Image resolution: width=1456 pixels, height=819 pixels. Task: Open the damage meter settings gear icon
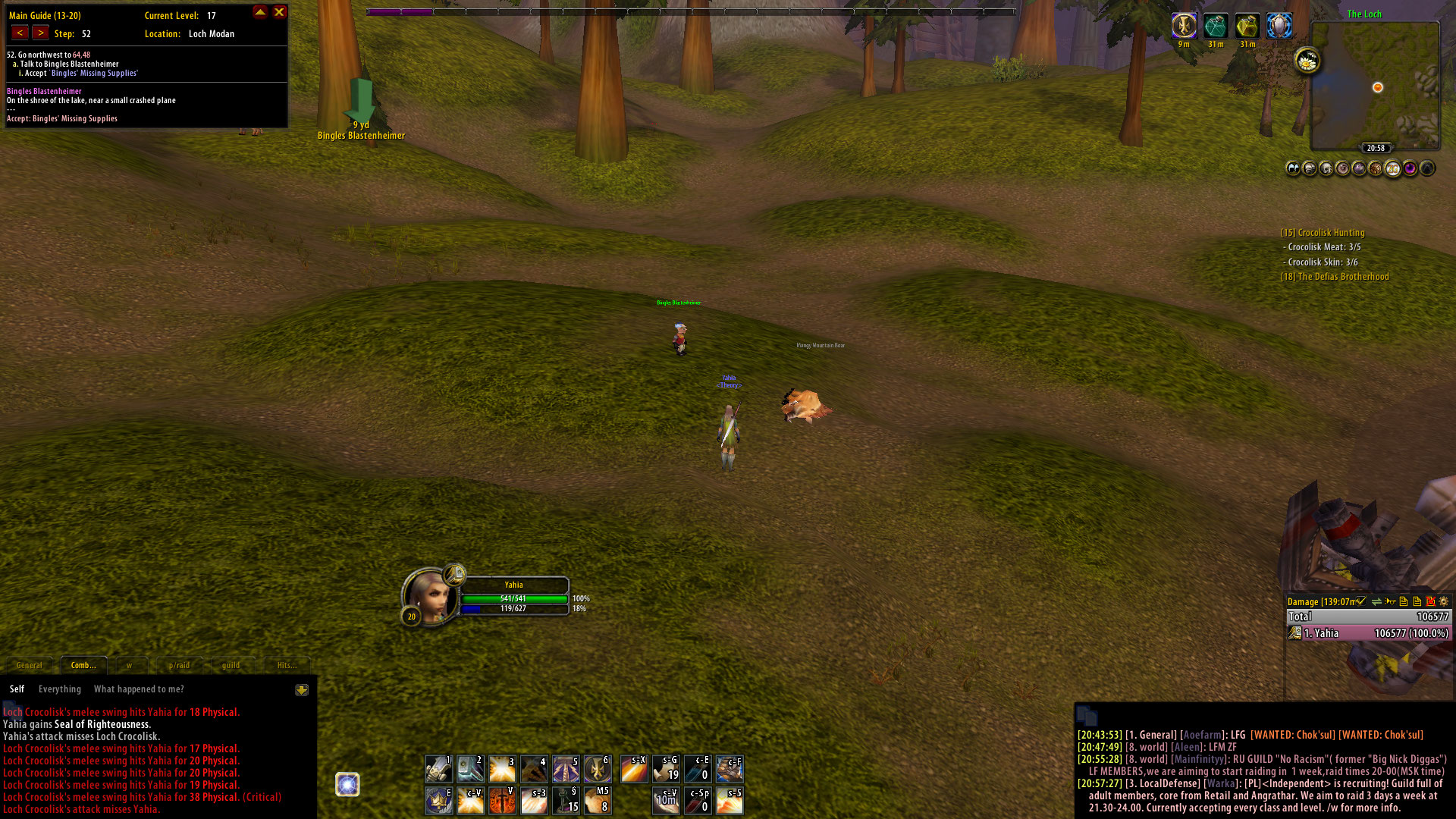pyautogui.click(x=1444, y=601)
